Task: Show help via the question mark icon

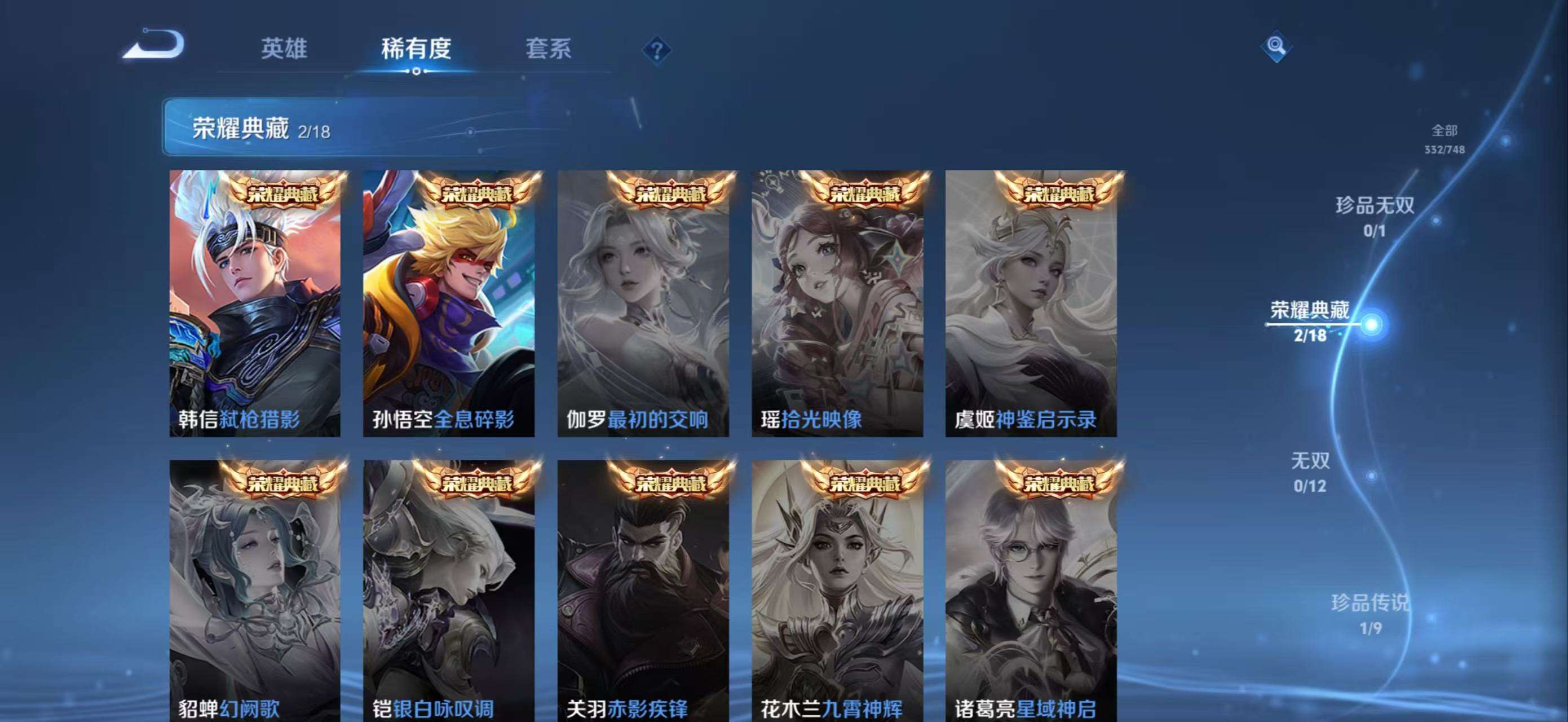Action: (656, 51)
